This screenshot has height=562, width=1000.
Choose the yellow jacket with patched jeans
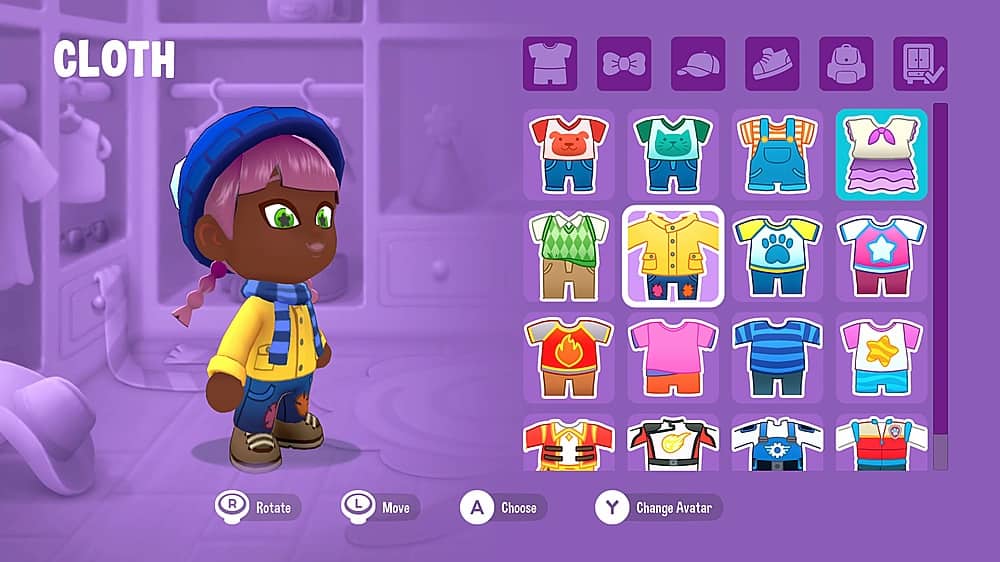pos(672,256)
